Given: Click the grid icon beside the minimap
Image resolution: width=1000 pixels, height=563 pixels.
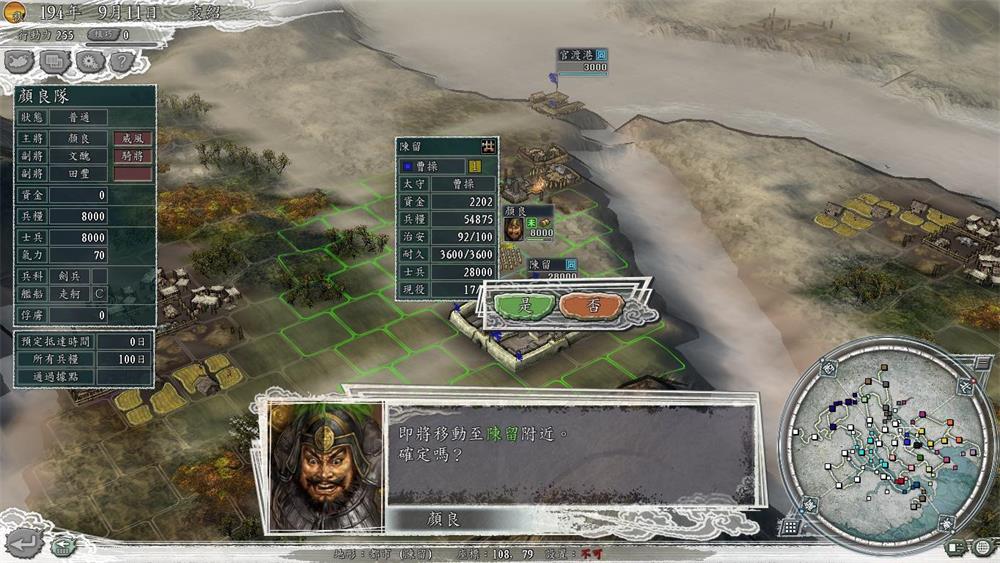Looking at the screenshot, I should coord(790,527).
